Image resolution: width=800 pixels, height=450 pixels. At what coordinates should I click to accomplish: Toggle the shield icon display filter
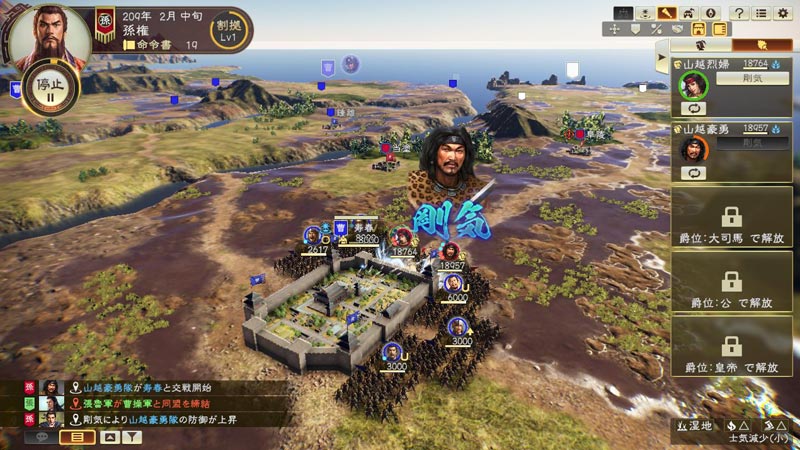[634, 29]
